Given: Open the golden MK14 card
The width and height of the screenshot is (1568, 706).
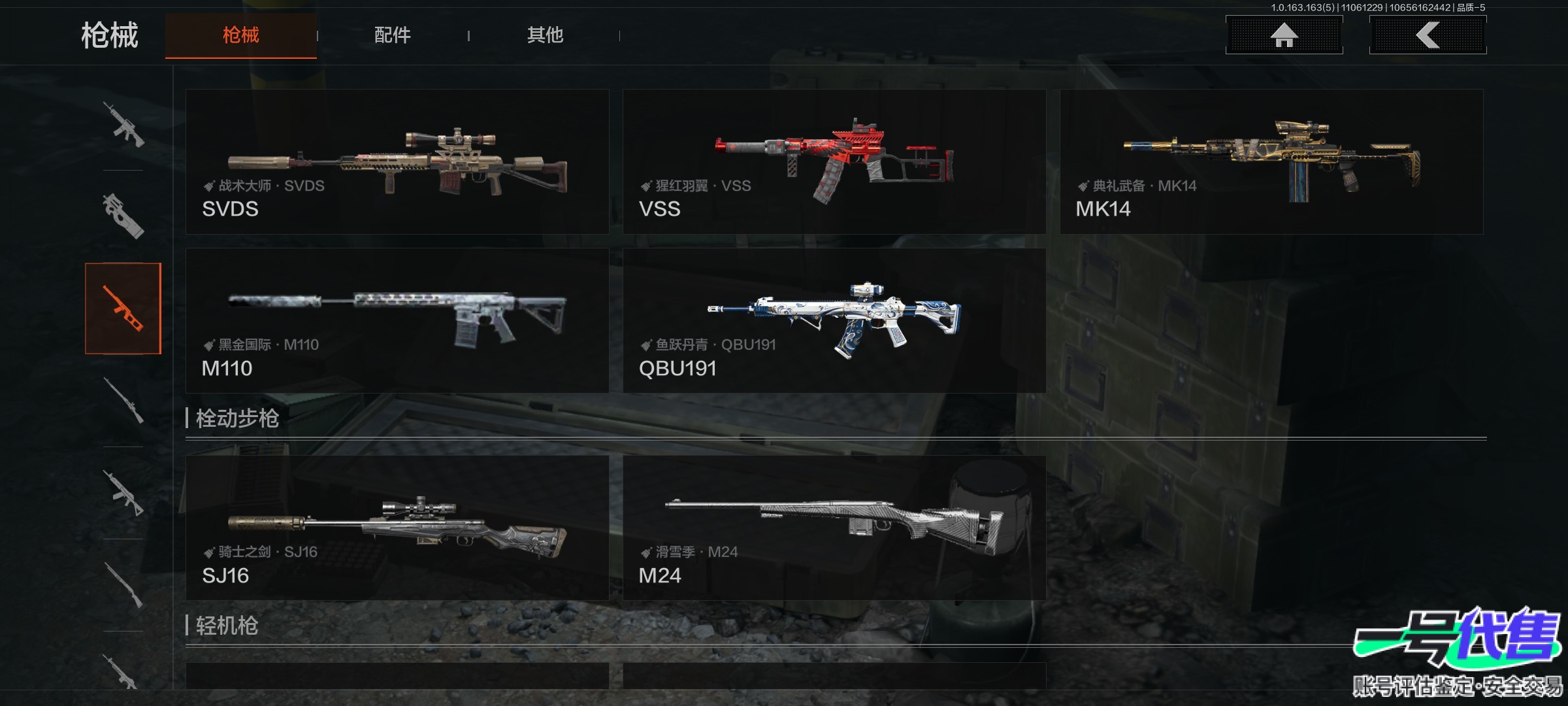Looking at the screenshot, I should click(1271, 162).
